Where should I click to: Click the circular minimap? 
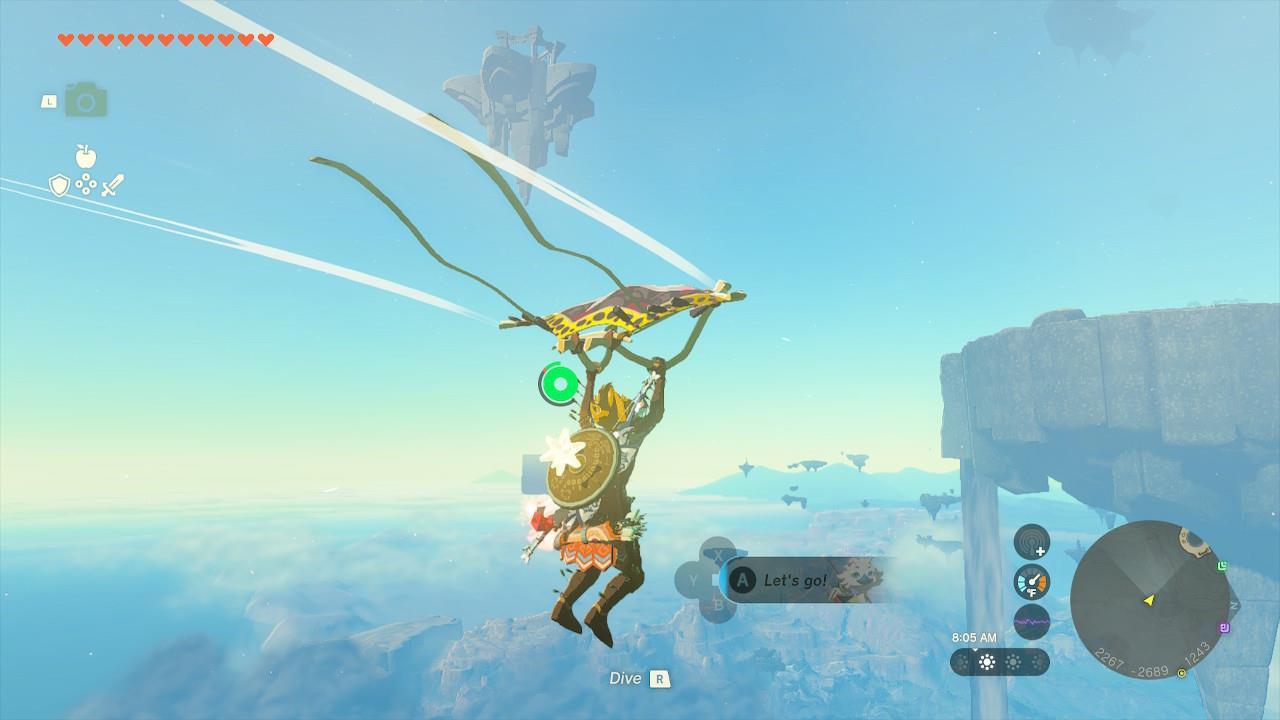point(1149,599)
